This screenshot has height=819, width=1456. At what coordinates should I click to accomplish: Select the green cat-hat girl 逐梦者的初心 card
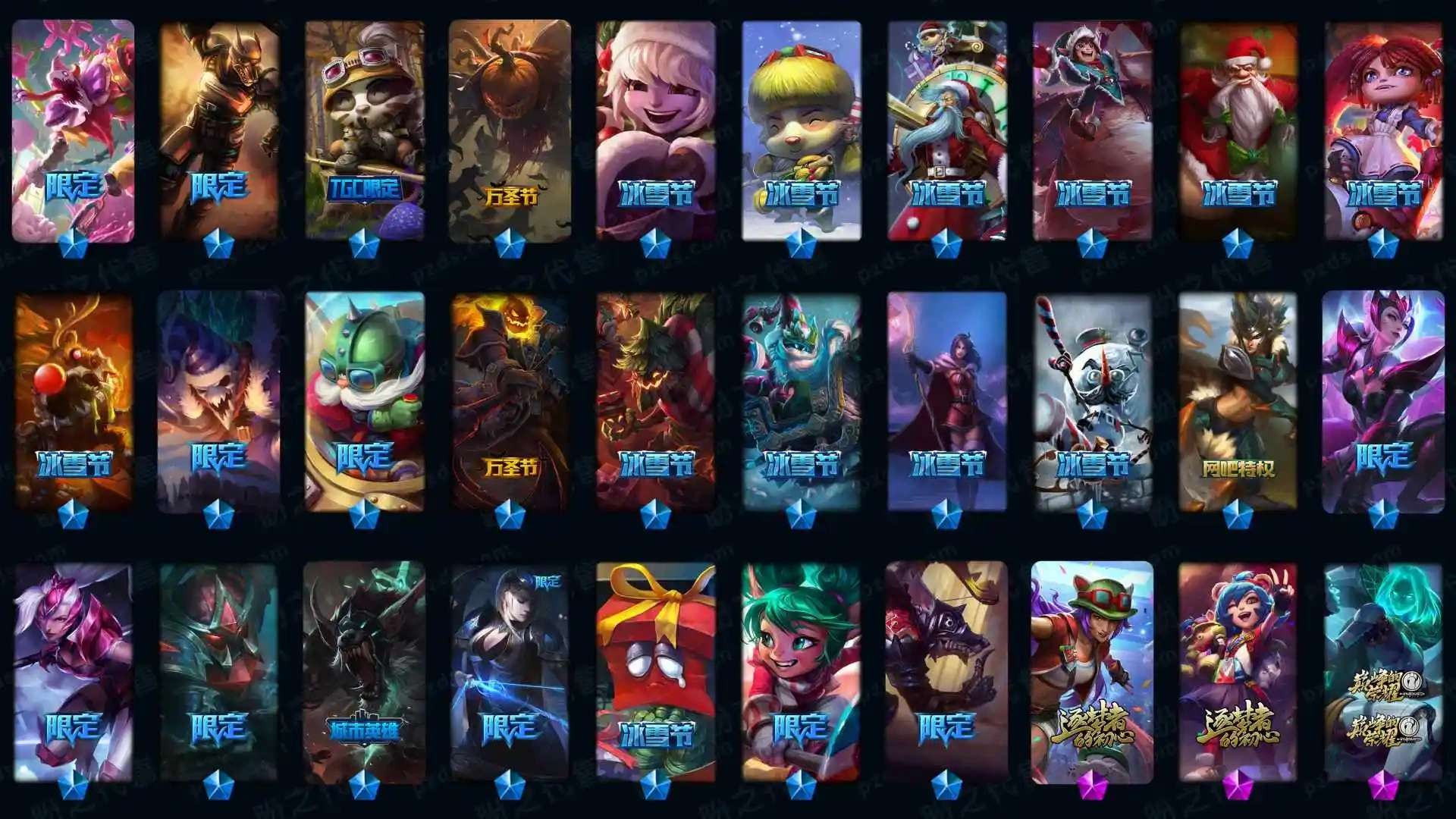click(1093, 671)
